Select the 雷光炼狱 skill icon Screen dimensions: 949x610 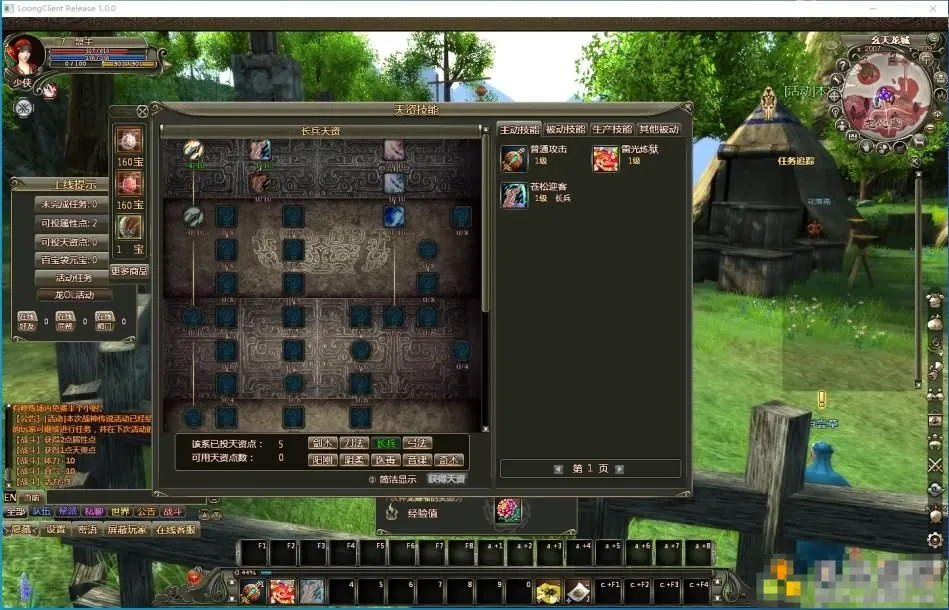(605, 158)
